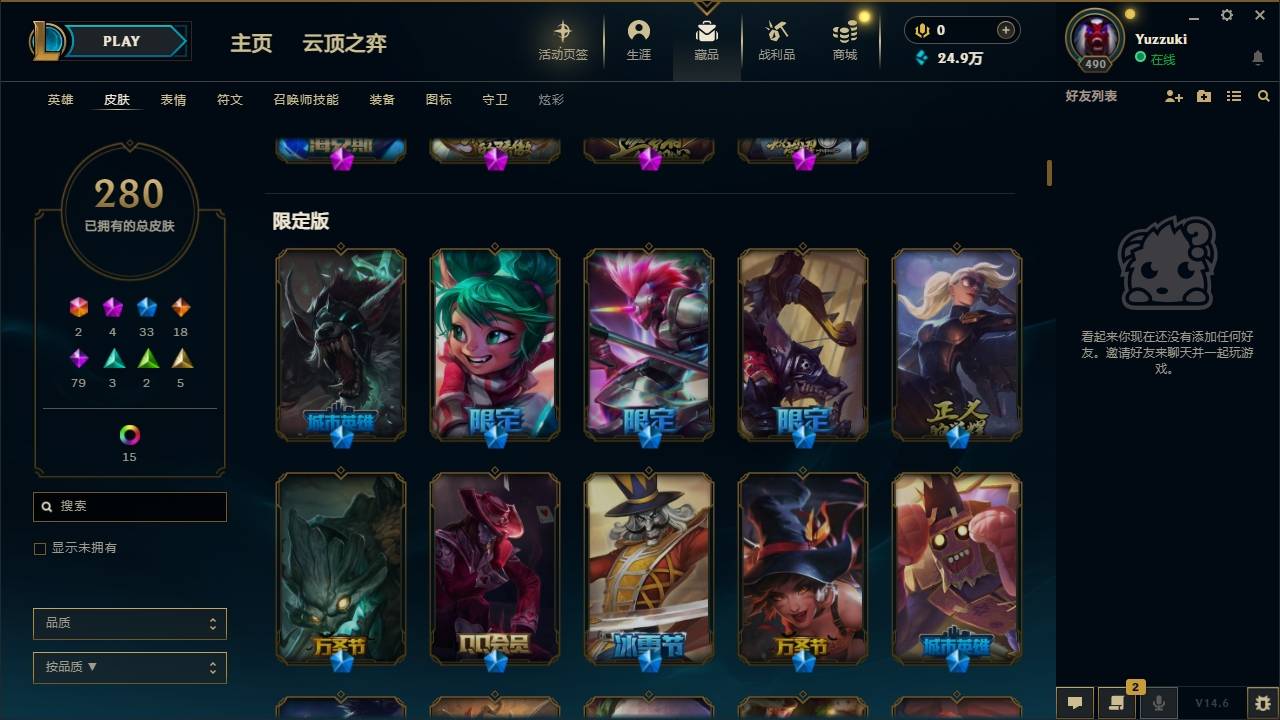
Task: Open the friend list search icon
Action: coord(1264,96)
